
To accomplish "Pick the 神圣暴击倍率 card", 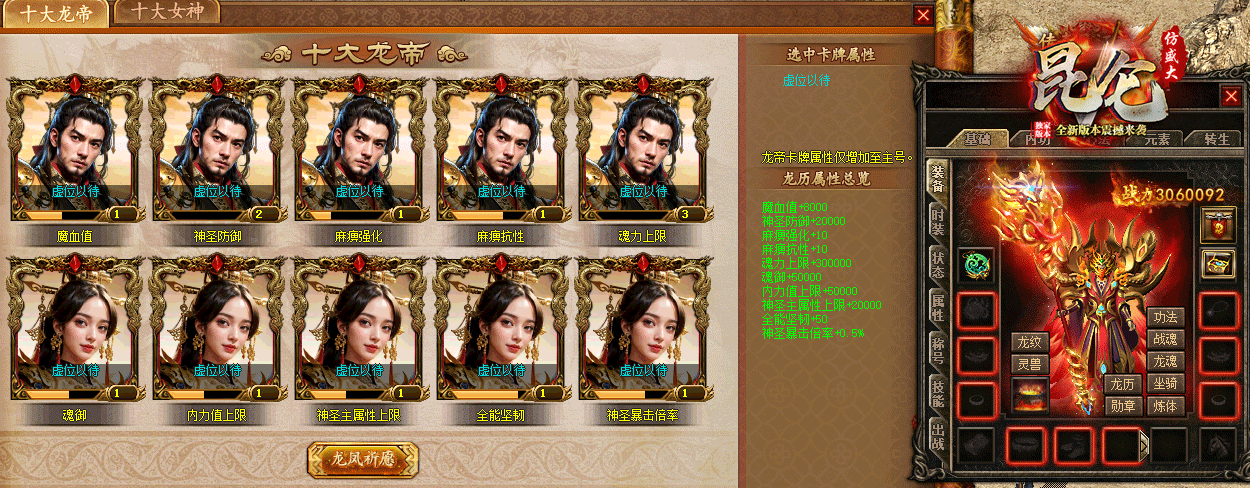I will click(643, 330).
